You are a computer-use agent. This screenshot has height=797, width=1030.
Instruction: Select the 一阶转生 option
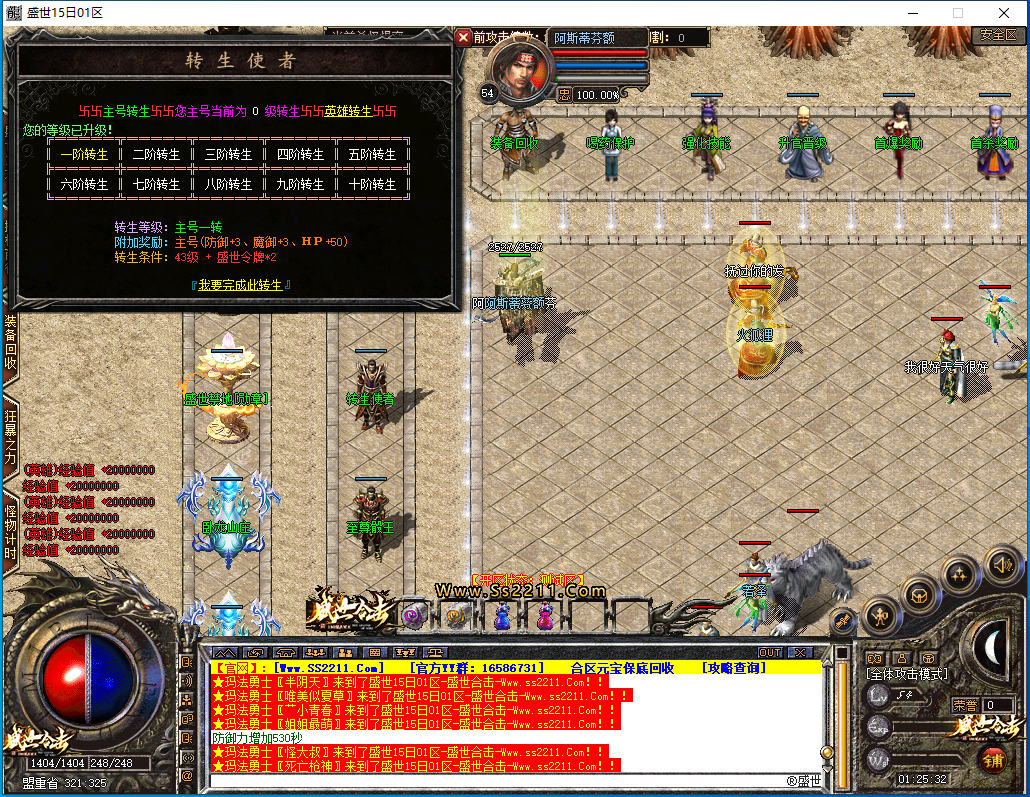pos(83,155)
